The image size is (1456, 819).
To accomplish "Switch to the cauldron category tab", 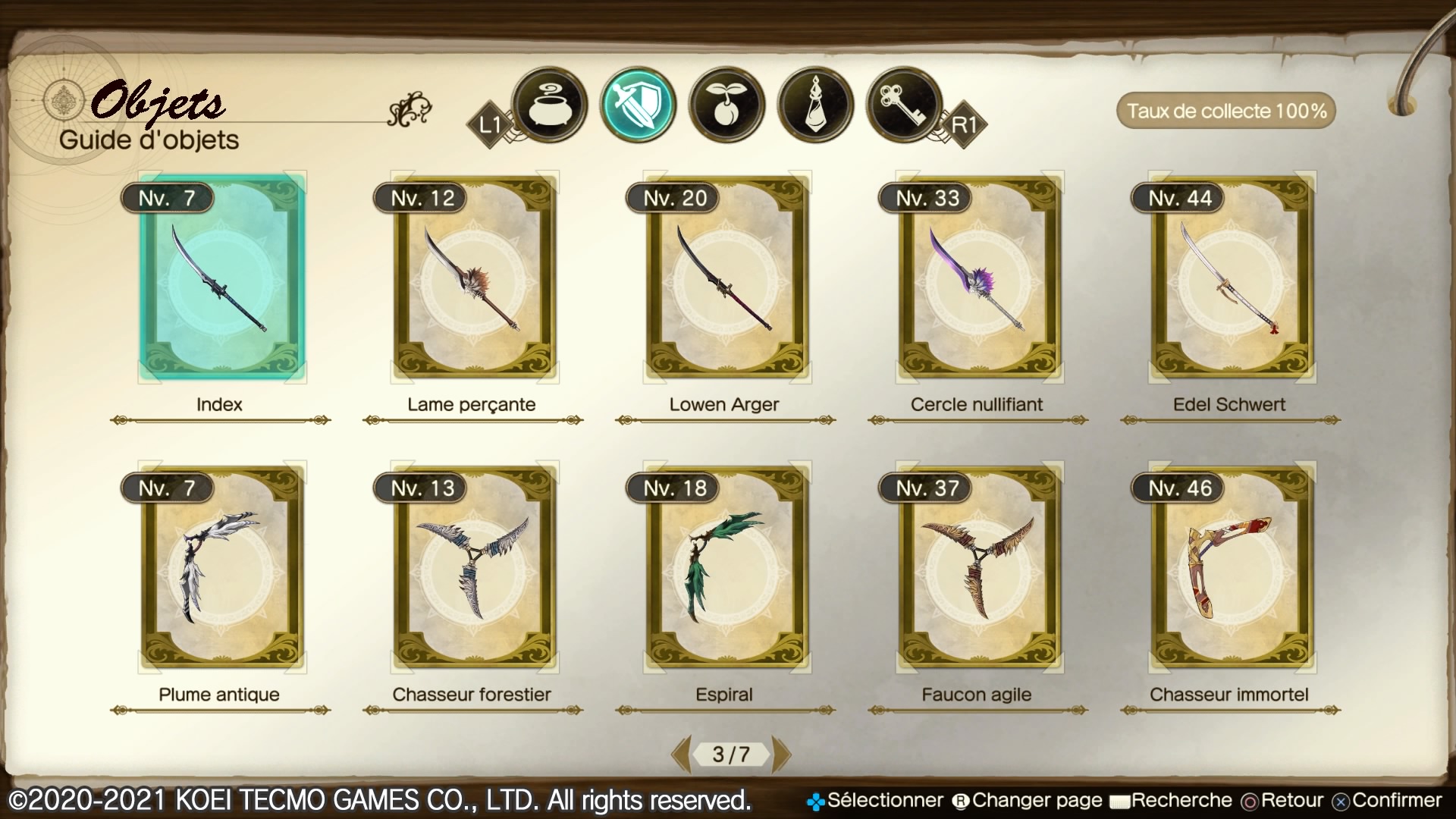I will point(549,105).
